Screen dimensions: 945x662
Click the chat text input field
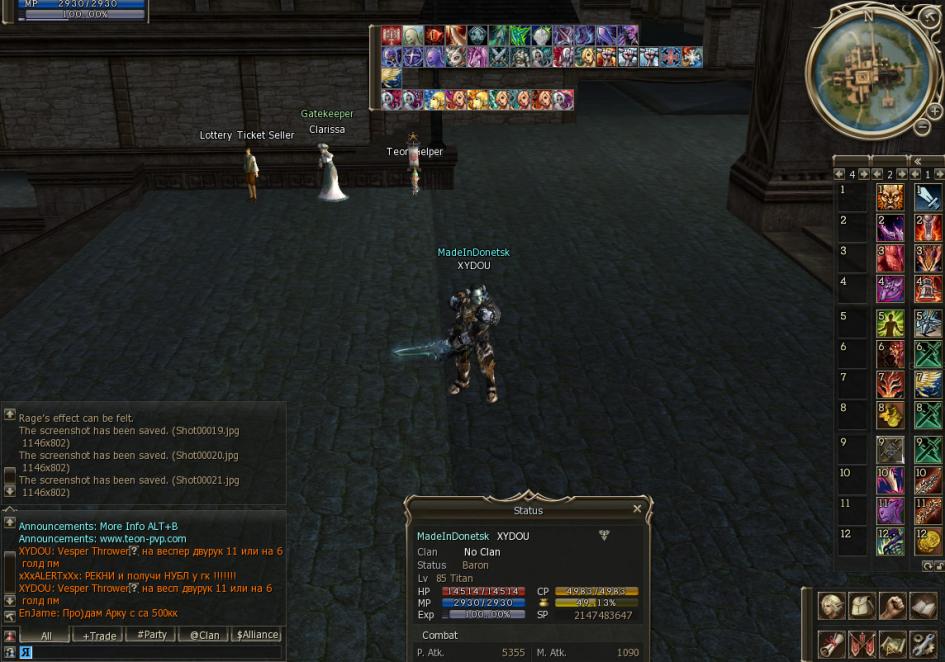(x=150, y=653)
